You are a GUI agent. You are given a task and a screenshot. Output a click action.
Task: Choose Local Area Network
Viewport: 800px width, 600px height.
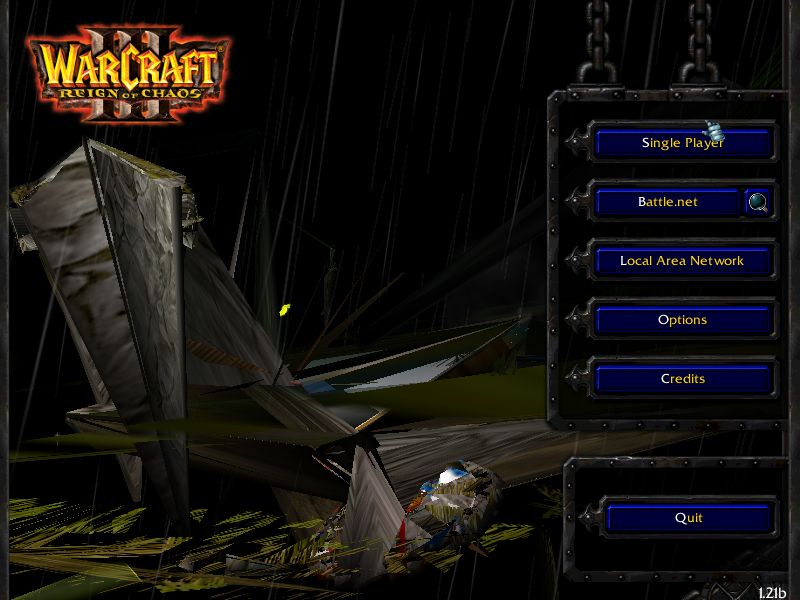click(683, 261)
